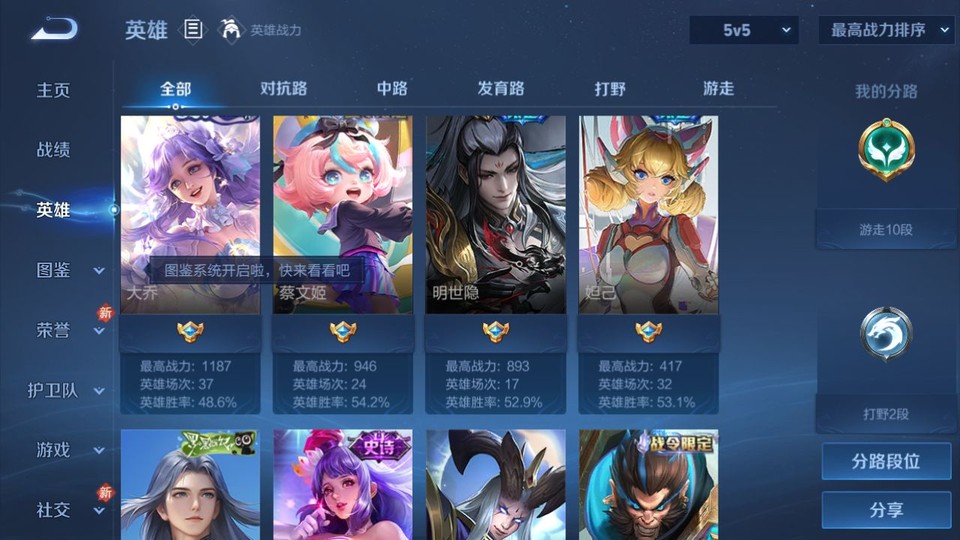Screen dimensions: 960x540
Task: View the 游走 roaming tab
Action: coord(718,89)
